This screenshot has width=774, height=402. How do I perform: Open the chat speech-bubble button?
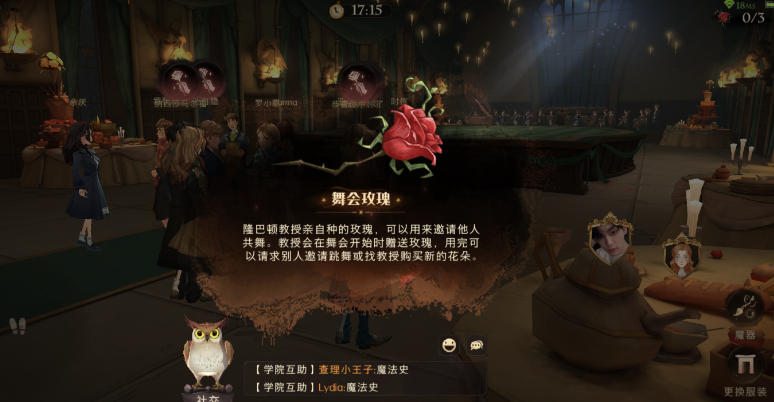click(x=477, y=345)
